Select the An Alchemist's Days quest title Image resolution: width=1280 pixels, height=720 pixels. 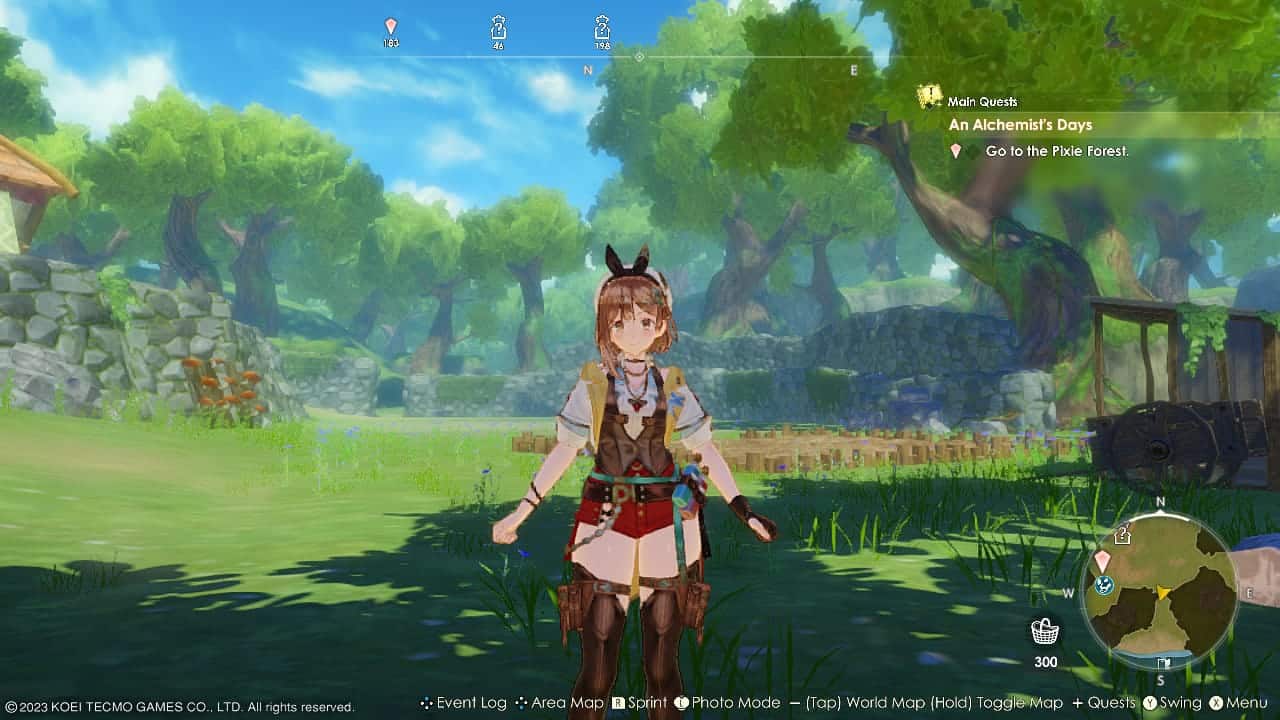(x=1020, y=125)
